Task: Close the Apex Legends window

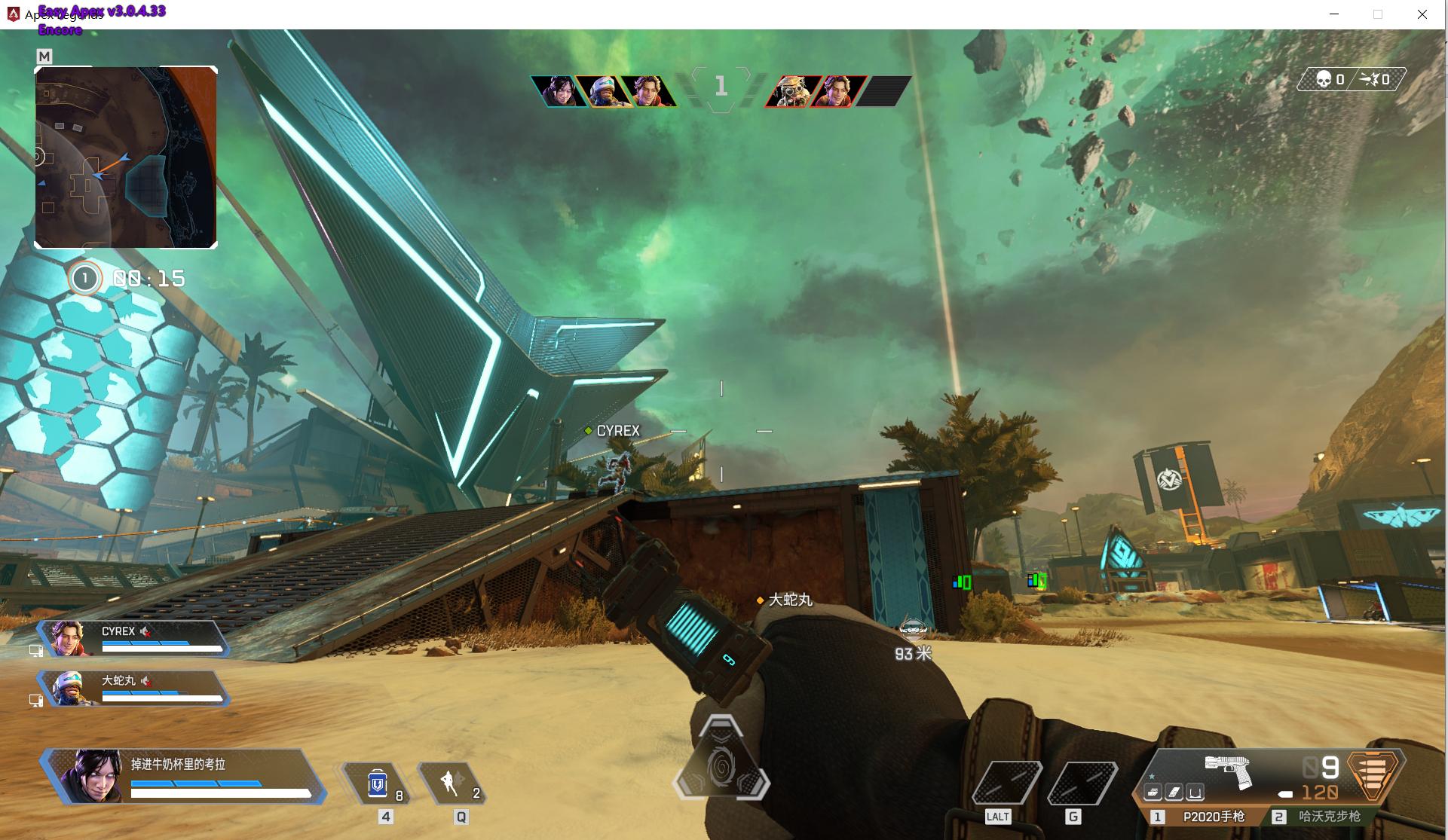Action: [1422, 14]
